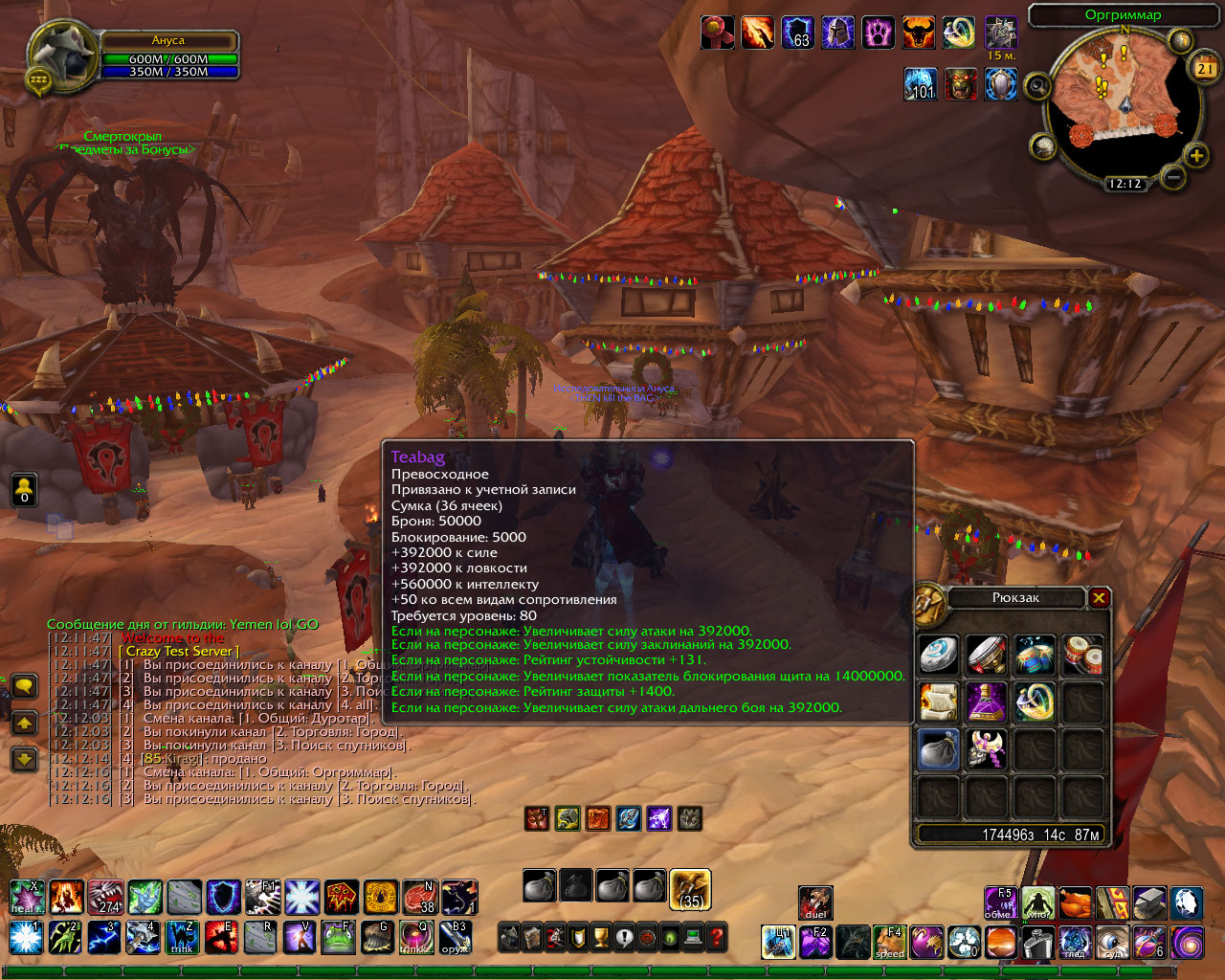The width and height of the screenshot is (1225, 980).
Task: Open the golden backpack showing 35 free slots
Action: tap(690, 888)
